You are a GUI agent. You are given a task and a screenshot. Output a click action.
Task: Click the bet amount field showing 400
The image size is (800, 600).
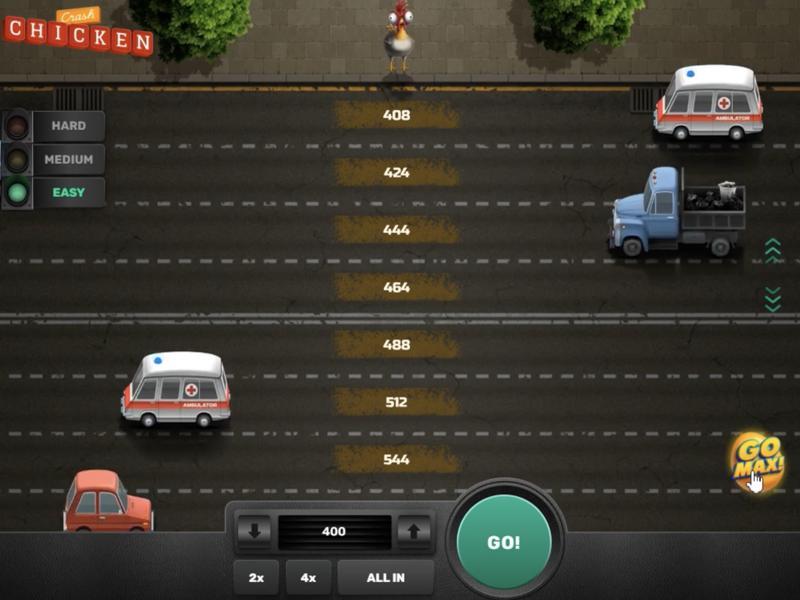[333, 531]
